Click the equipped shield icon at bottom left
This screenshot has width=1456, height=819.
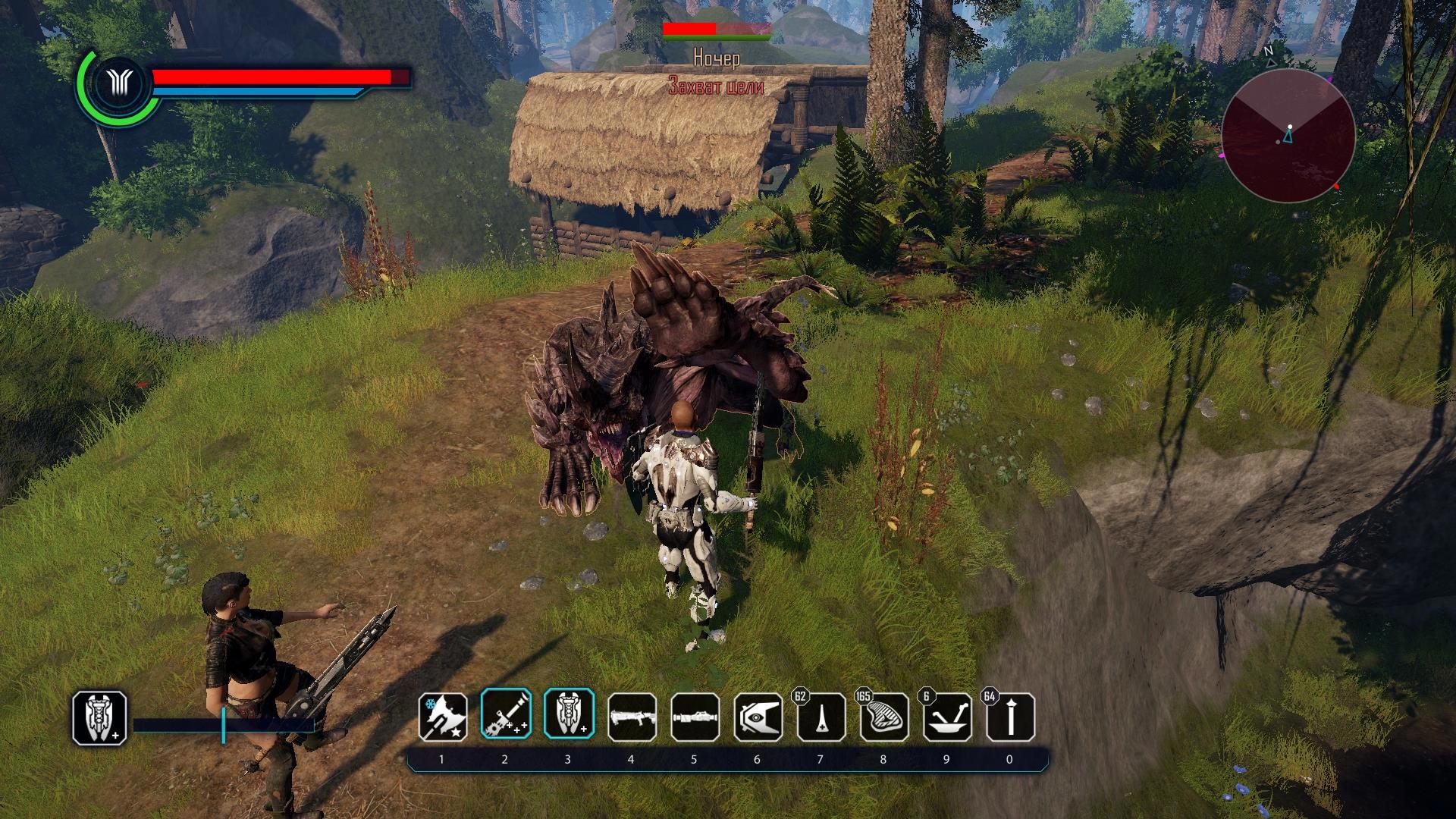[x=99, y=717]
